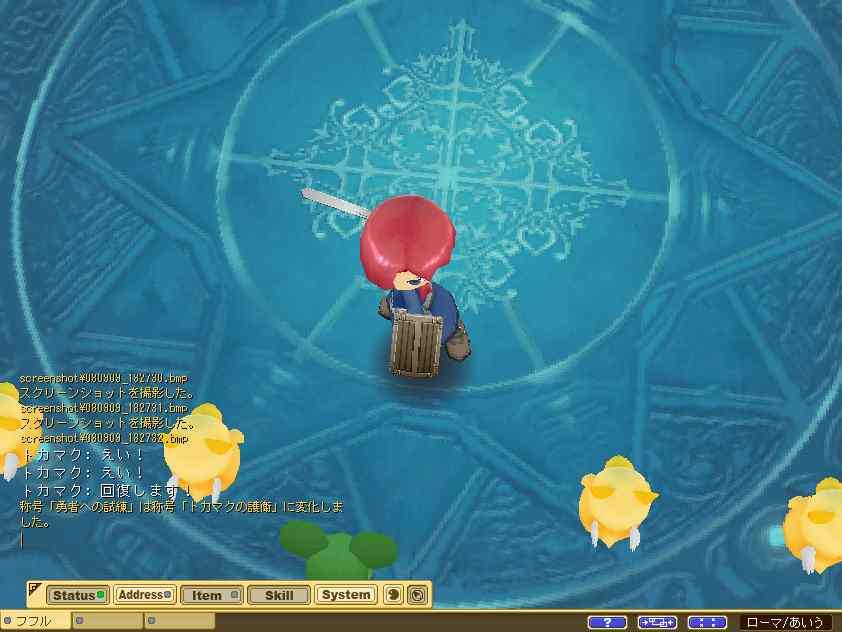Click the blue arrows button beside help

[657, 622]
